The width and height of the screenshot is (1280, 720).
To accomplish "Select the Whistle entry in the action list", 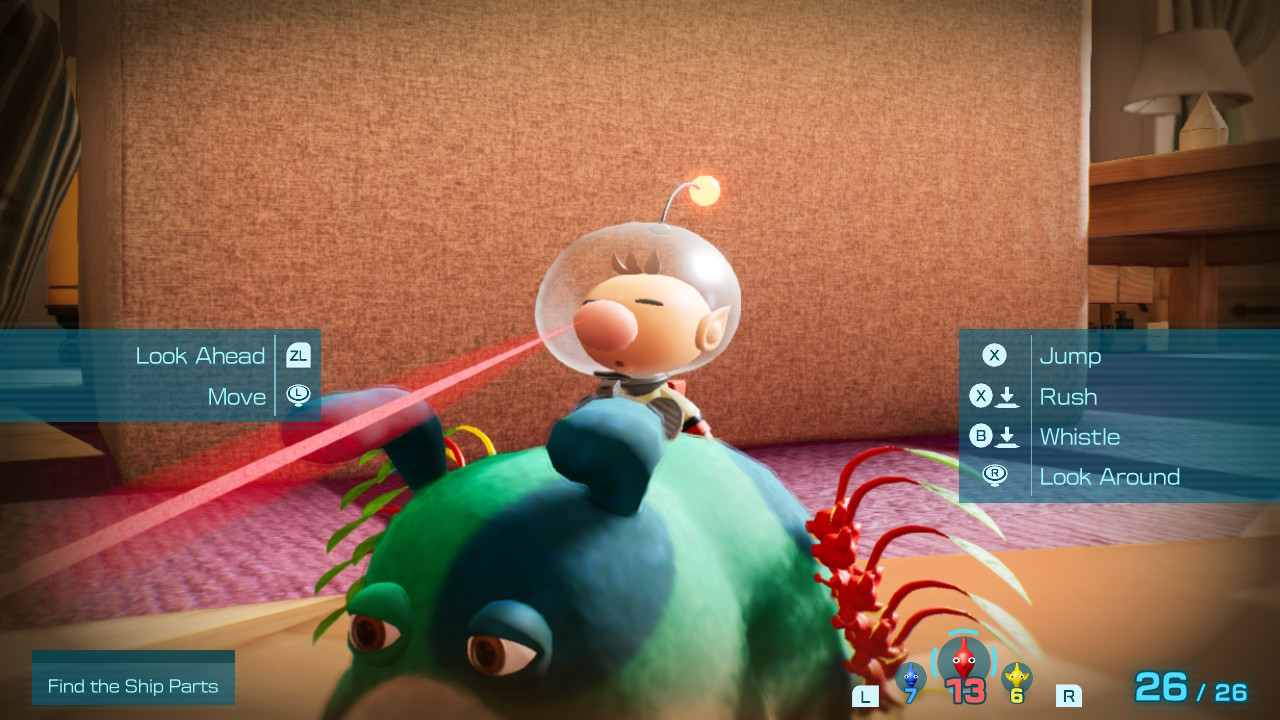I will point(1081,437).
